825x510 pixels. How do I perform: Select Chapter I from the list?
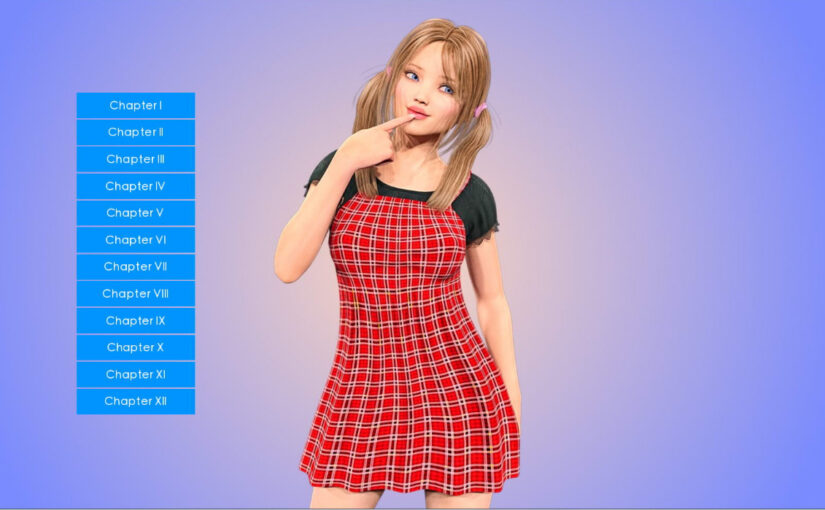[135, 105]
